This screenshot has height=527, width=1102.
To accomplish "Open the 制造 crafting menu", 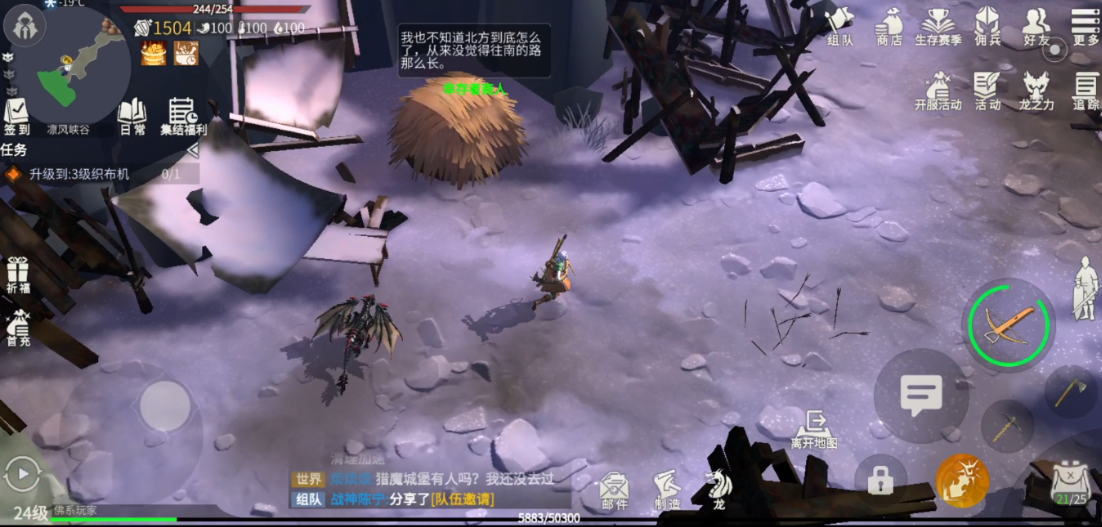I will tap(667, 490).
